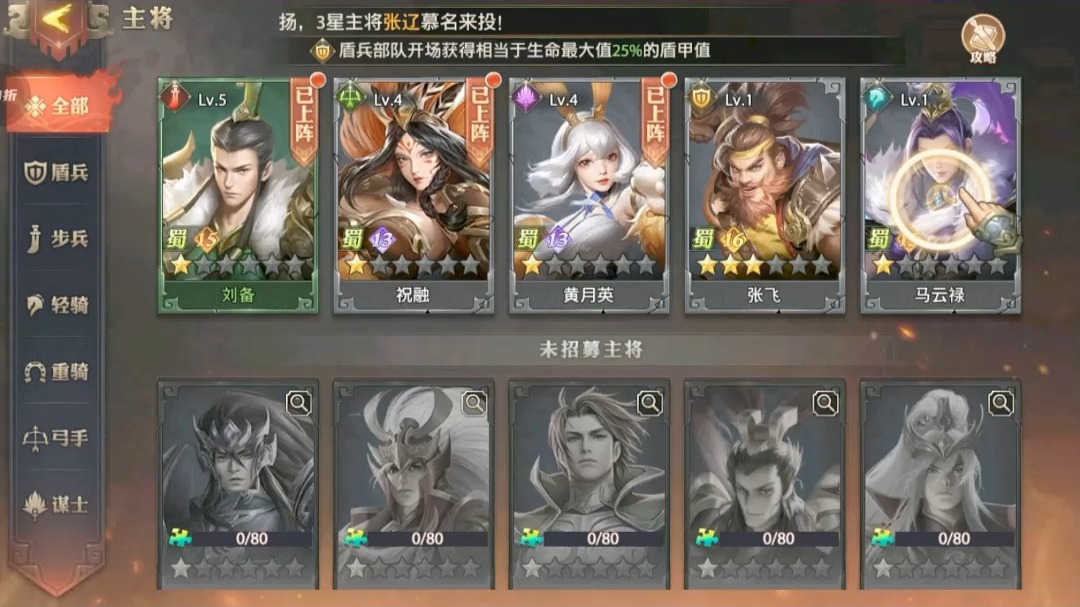Select the 刘备 hero card
The width and height of the screenshot is (1080, 607).
click(238, 195)
